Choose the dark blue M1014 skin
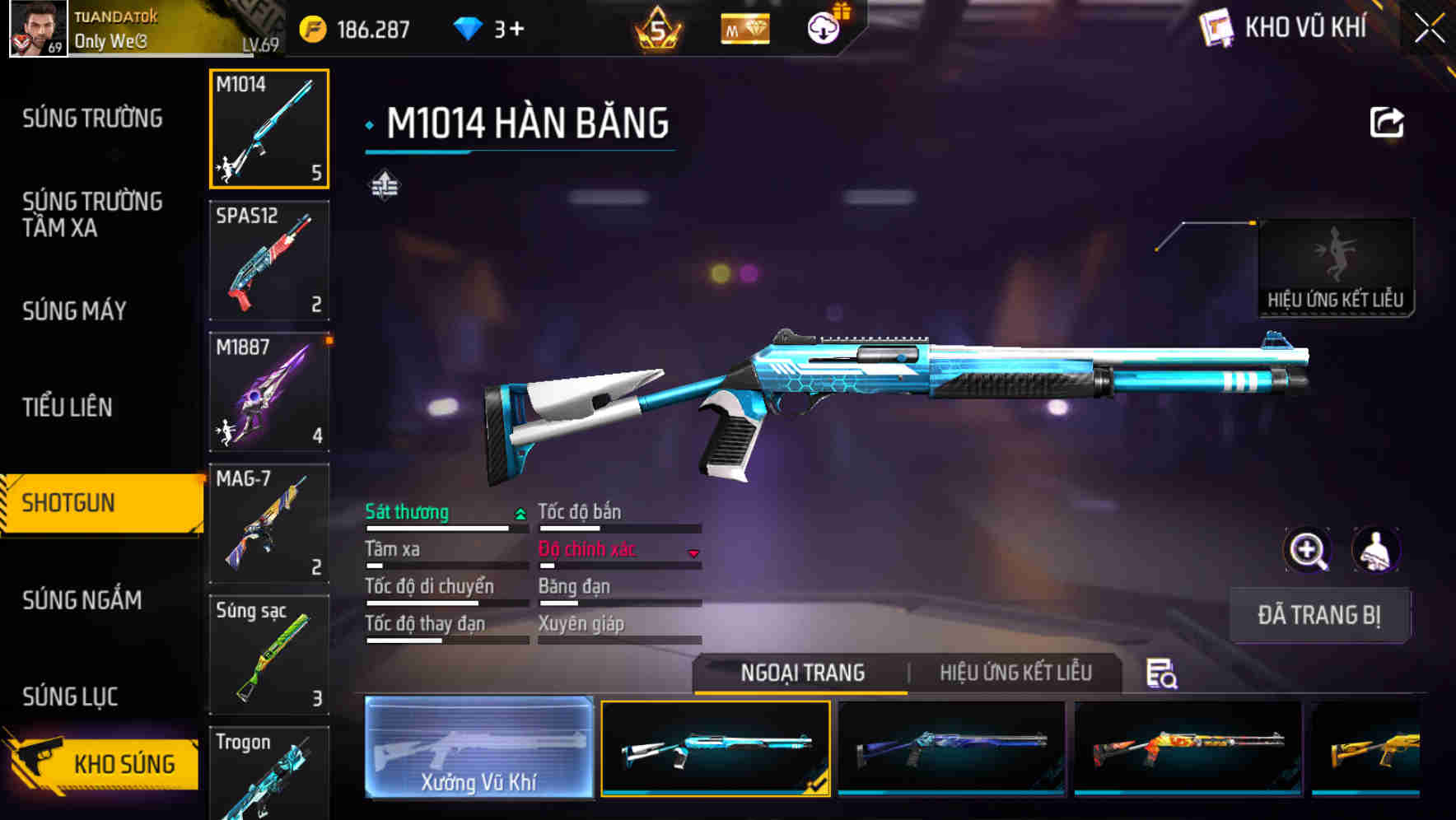This screenshot has width=1456, height=820. [x=951, y=748]
